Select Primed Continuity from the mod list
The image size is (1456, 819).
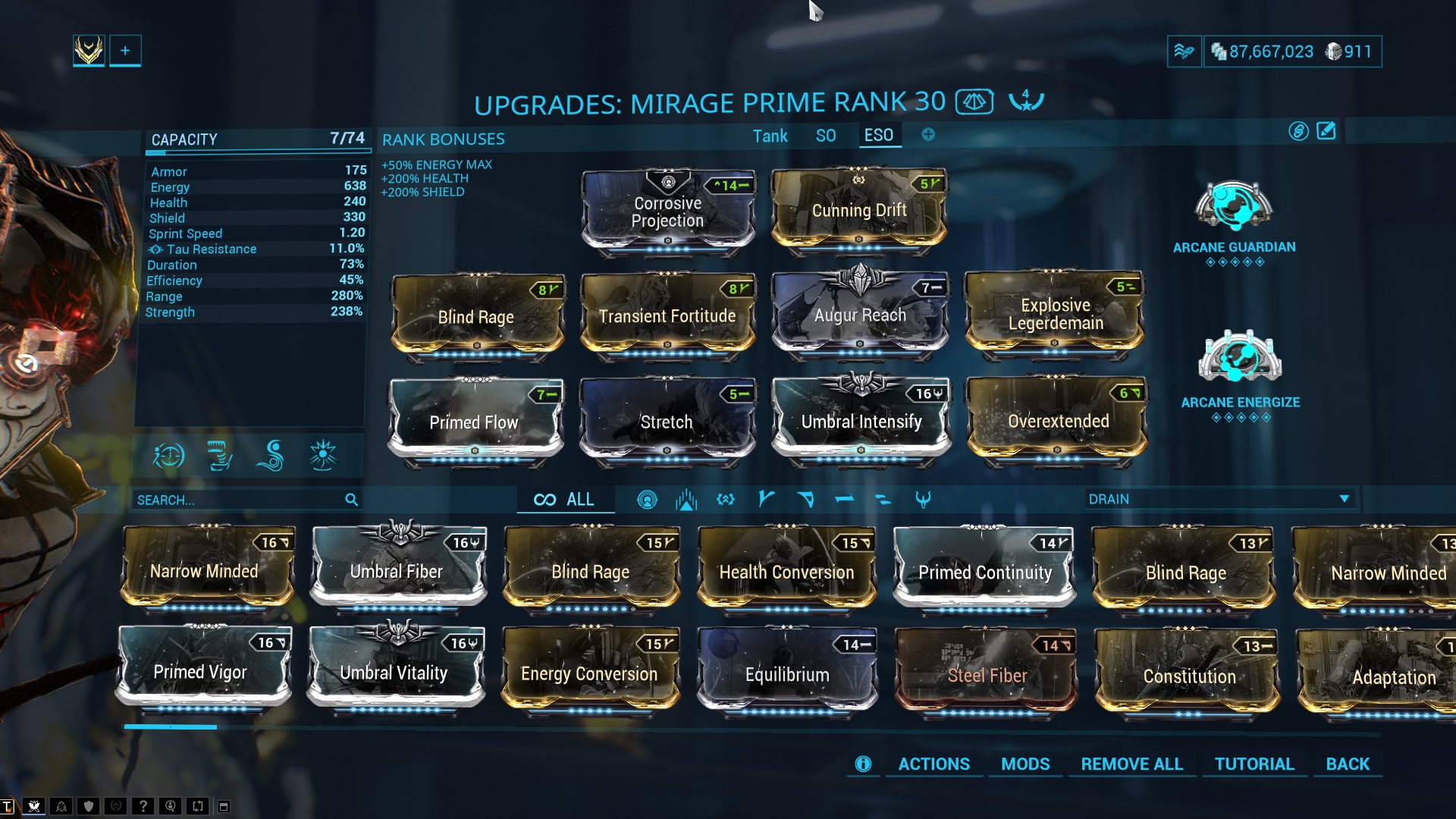pyautogui.click(x=984, y=572)
